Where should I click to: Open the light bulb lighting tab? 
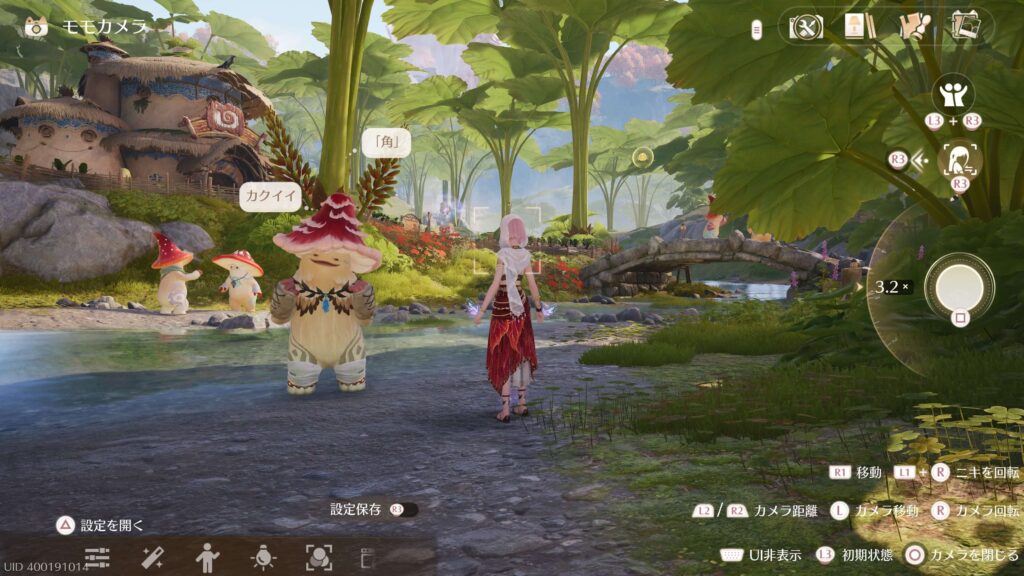click(263, 557)
